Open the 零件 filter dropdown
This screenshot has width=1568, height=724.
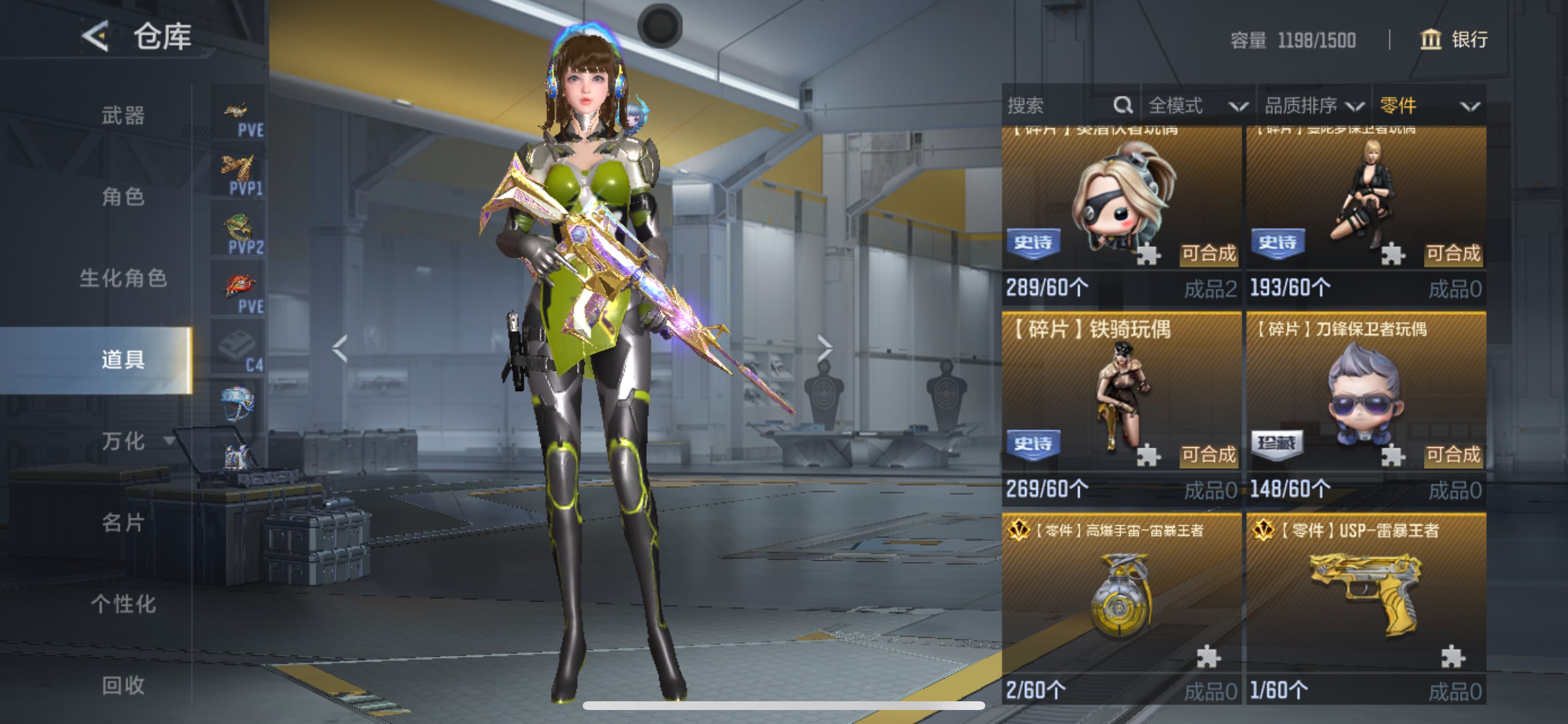click(1429, 106)
